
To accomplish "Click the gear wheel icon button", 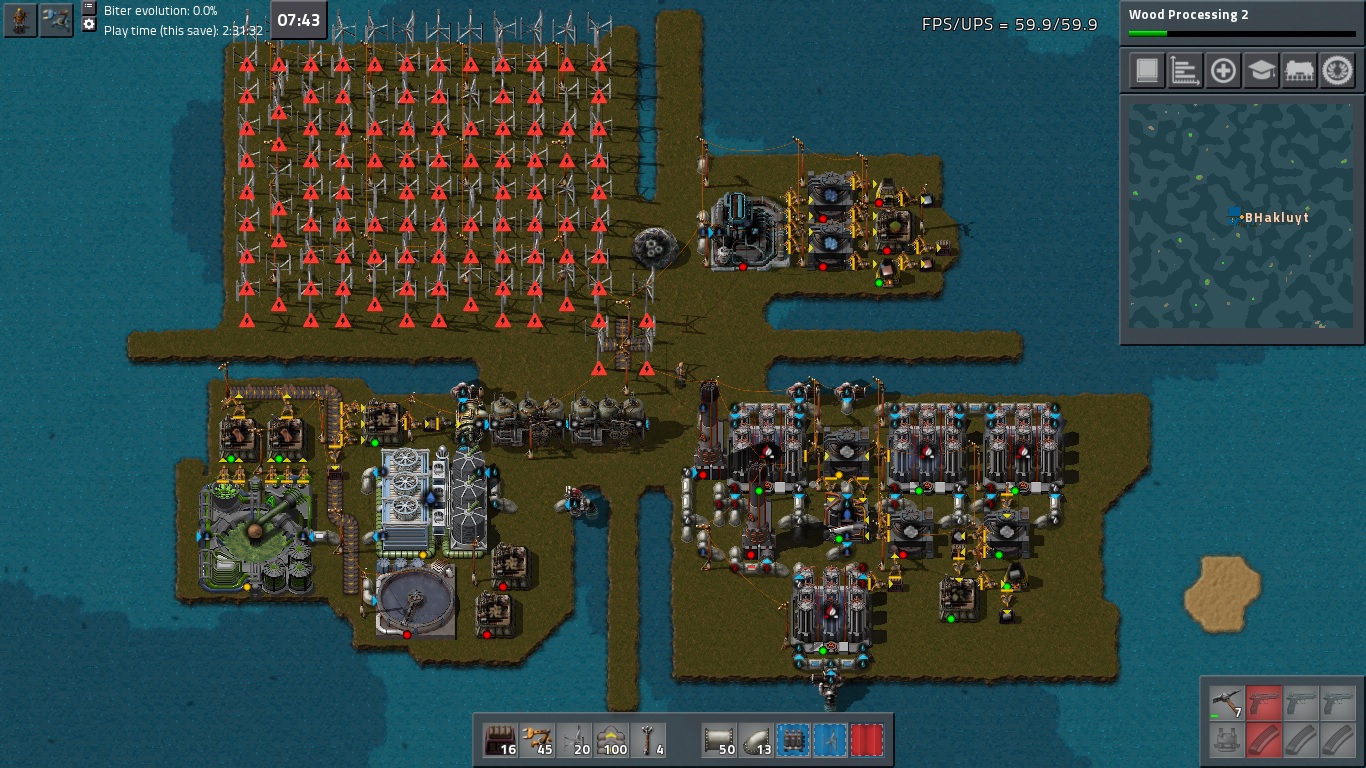I will [1337, 71].
